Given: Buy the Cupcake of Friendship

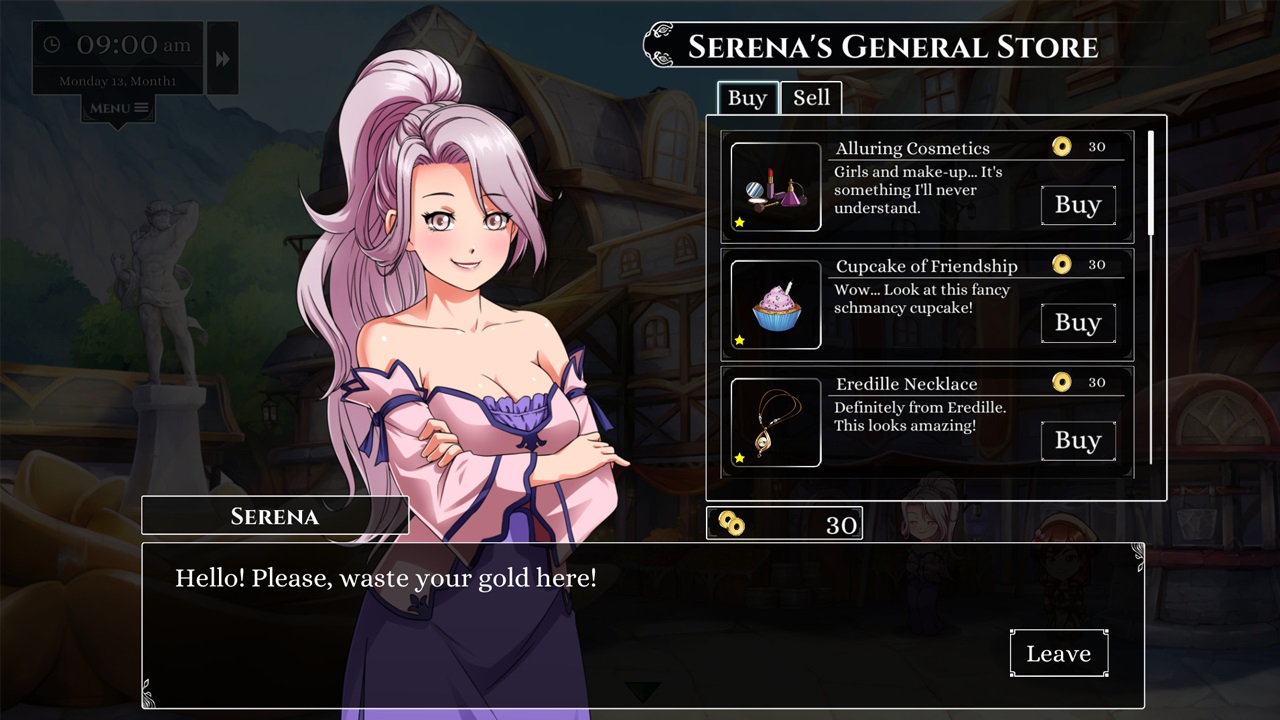Looking at the screenshot, I should 1078,323.
